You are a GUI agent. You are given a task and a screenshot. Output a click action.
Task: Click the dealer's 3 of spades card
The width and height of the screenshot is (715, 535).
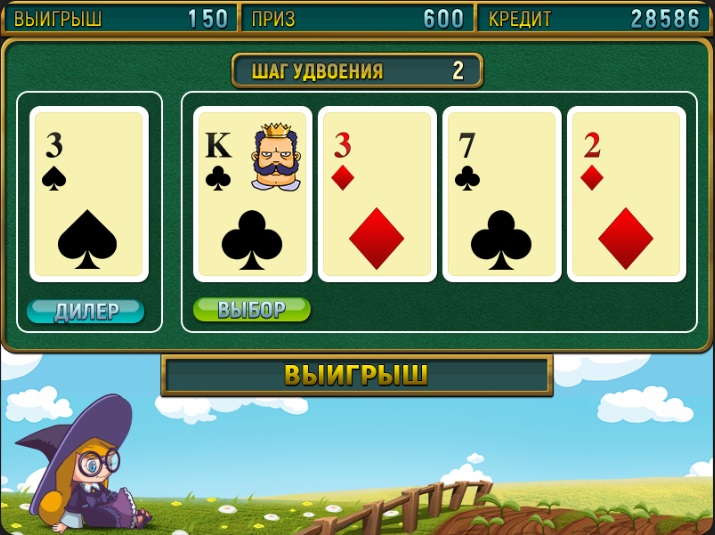point(89,194)
